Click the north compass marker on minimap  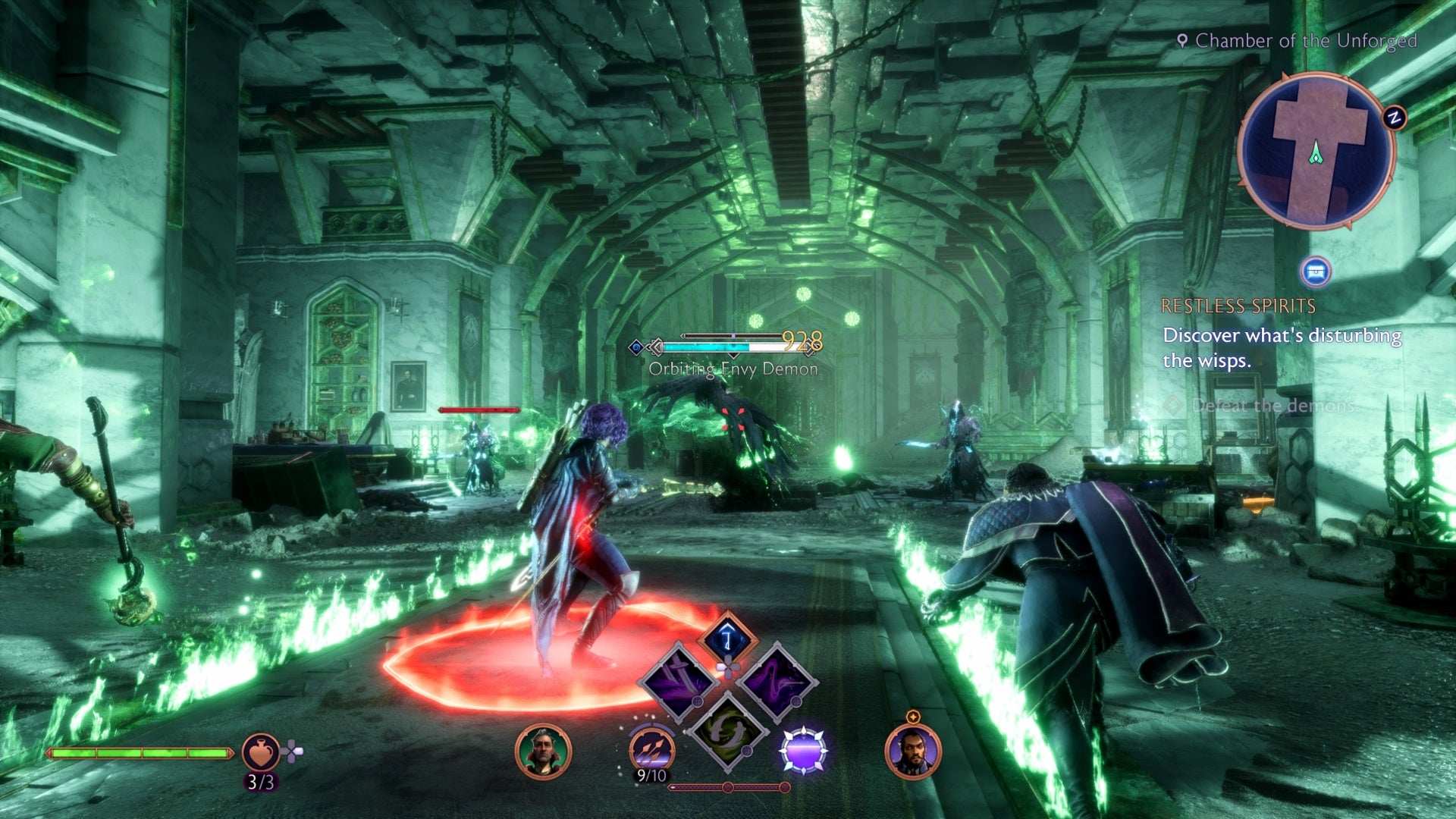(1394, 118)
